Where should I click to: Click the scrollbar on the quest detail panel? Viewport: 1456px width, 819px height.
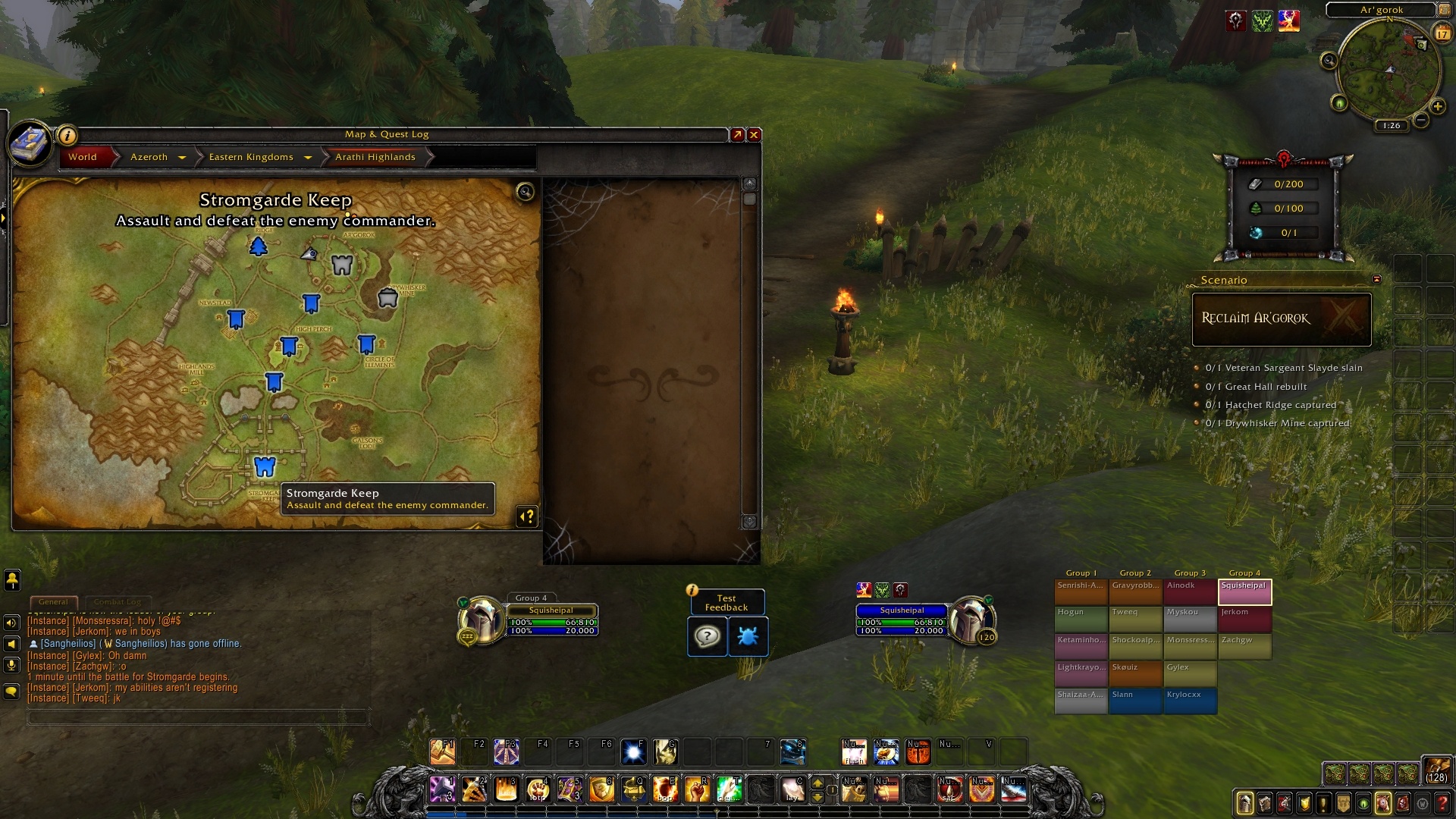749,199
